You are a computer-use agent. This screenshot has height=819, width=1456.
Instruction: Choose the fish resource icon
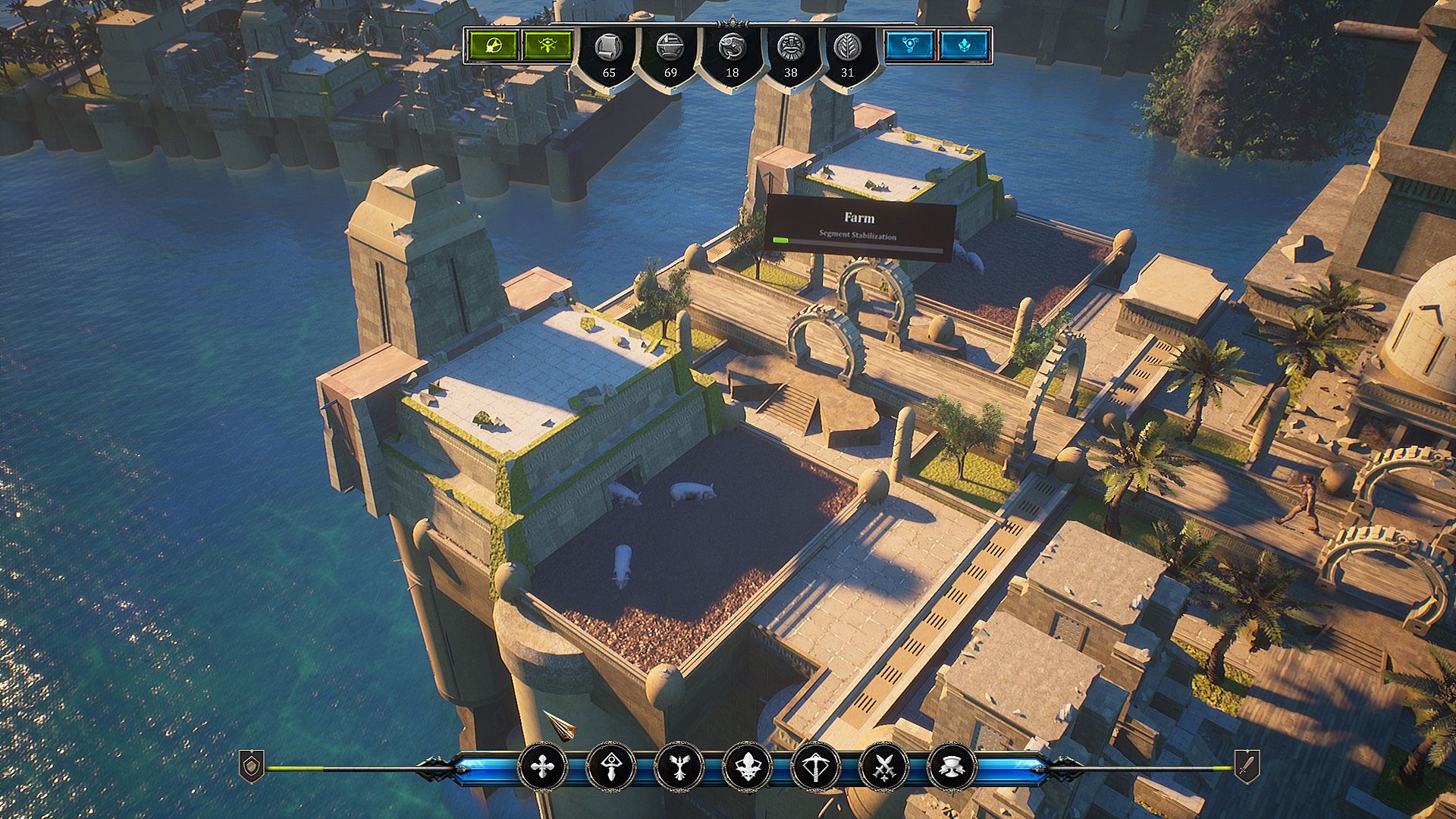click(x=731, y=48)
